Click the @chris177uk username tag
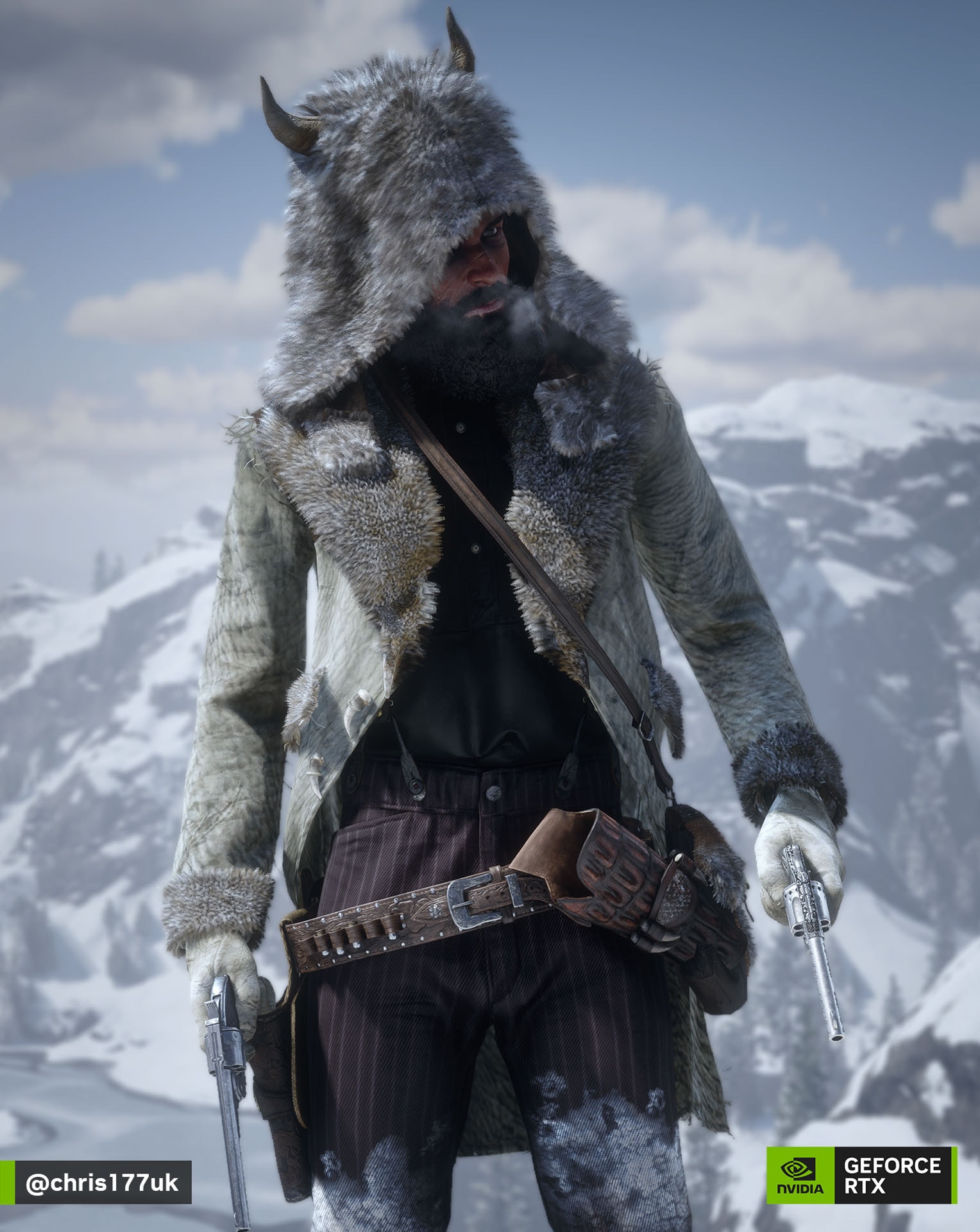The width and height of the screenshot is (980, 1232). pos(101,1183)
